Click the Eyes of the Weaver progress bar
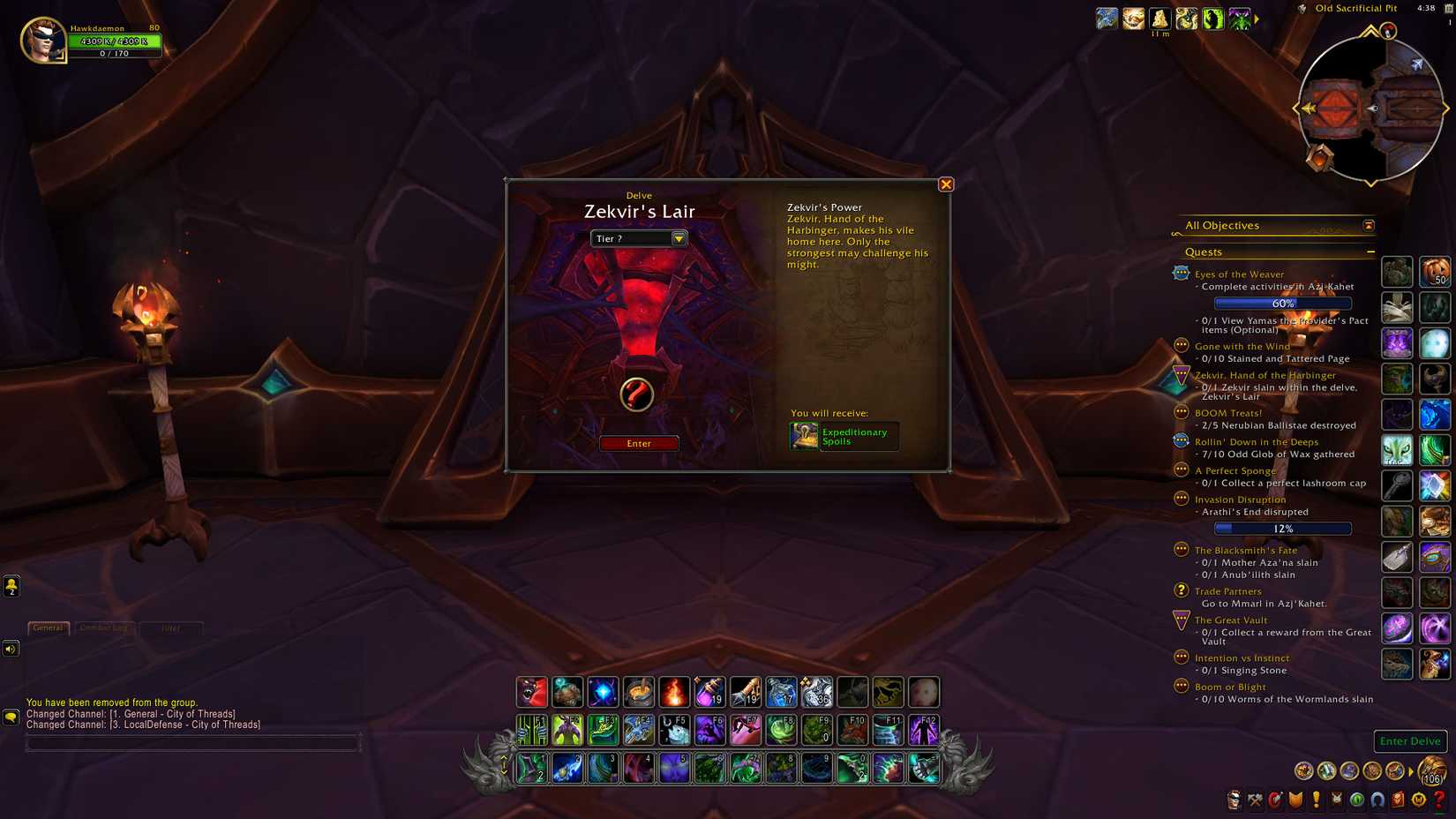 [1281, 303]
